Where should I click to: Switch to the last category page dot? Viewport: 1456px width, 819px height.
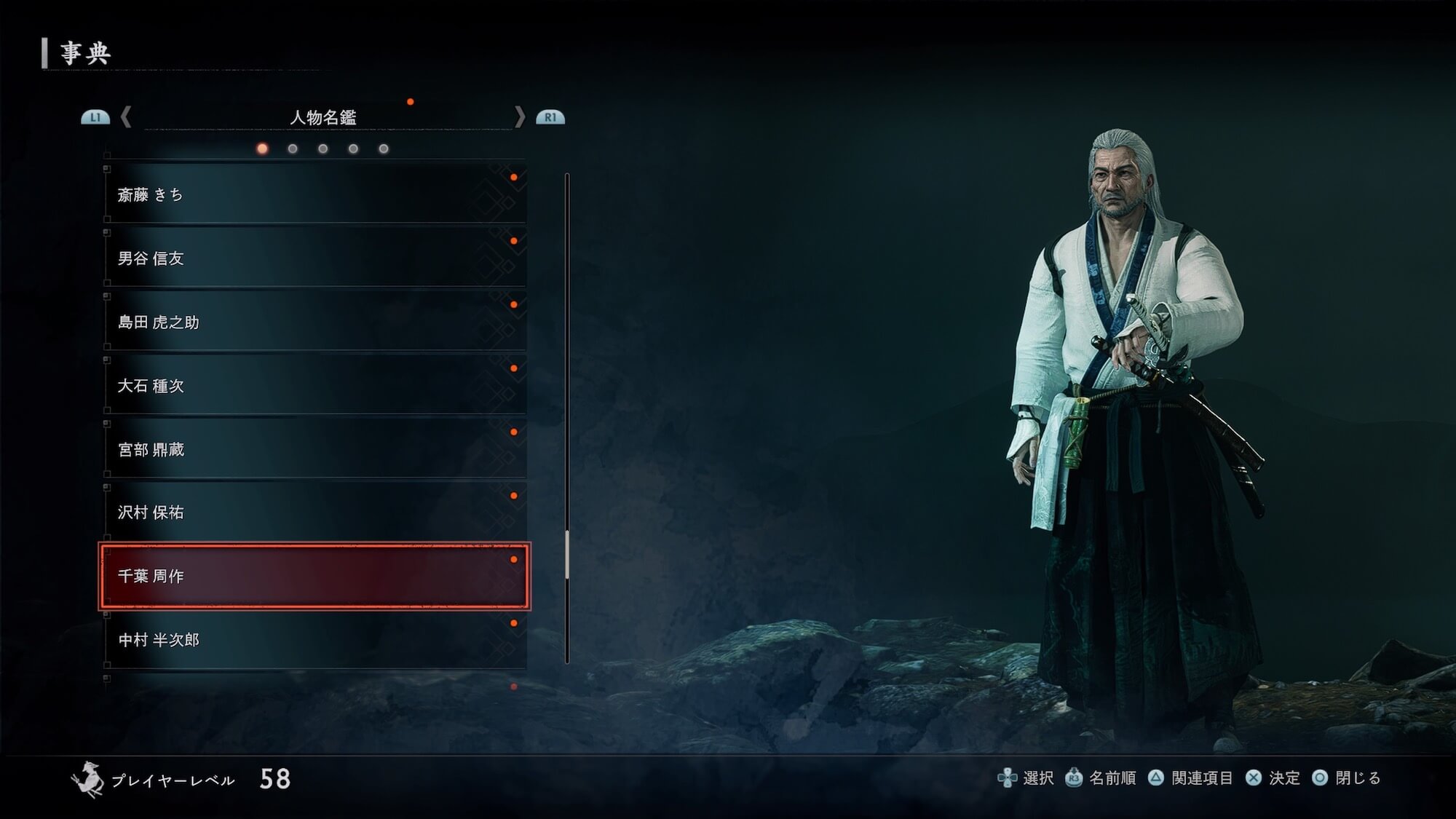pyautogui.click(x=384, y=149)
